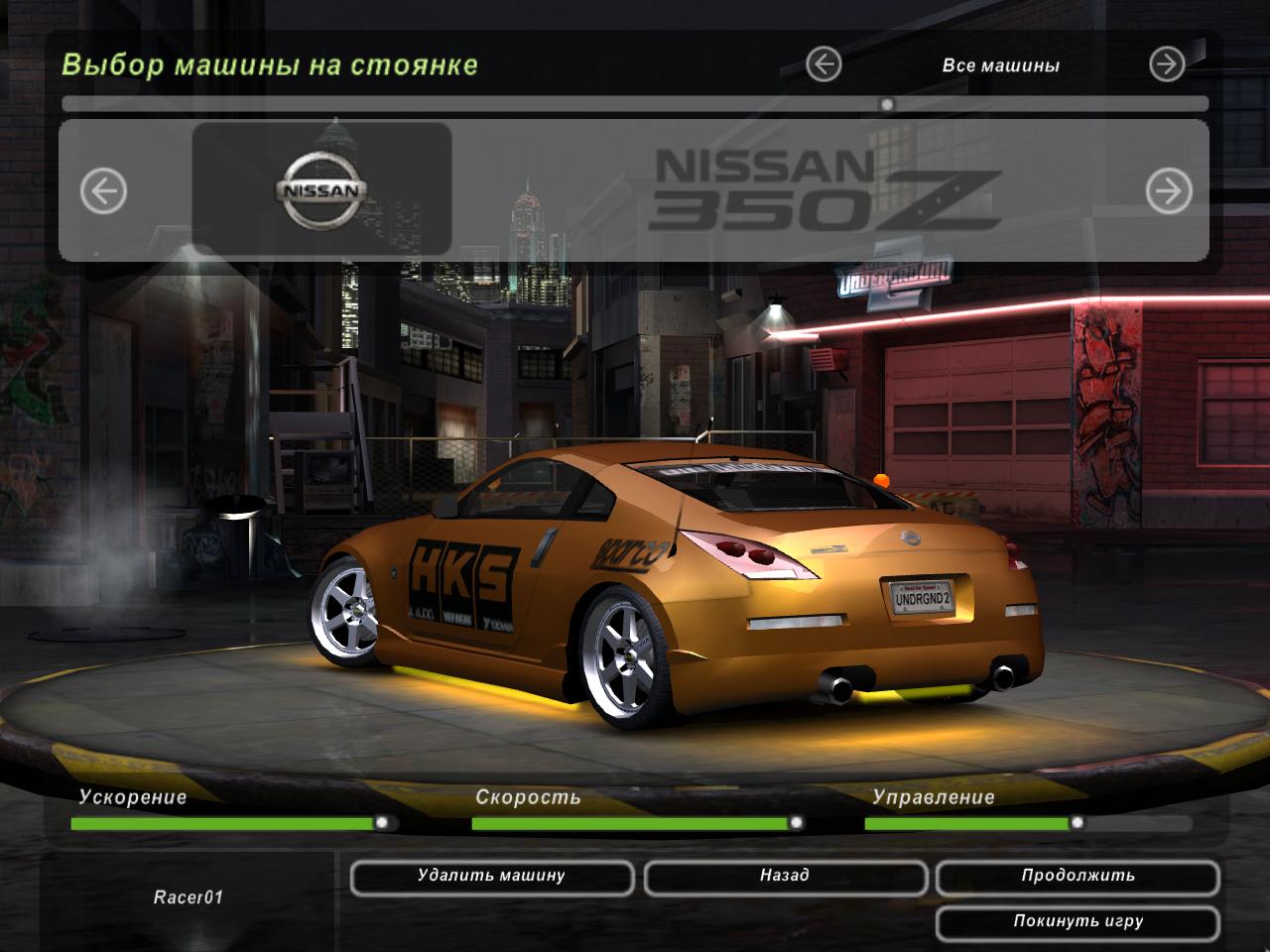The image size is (1270, 952).
Task: Confirm car with 'Продолжить' button
Action: [x=1078, y=877]
